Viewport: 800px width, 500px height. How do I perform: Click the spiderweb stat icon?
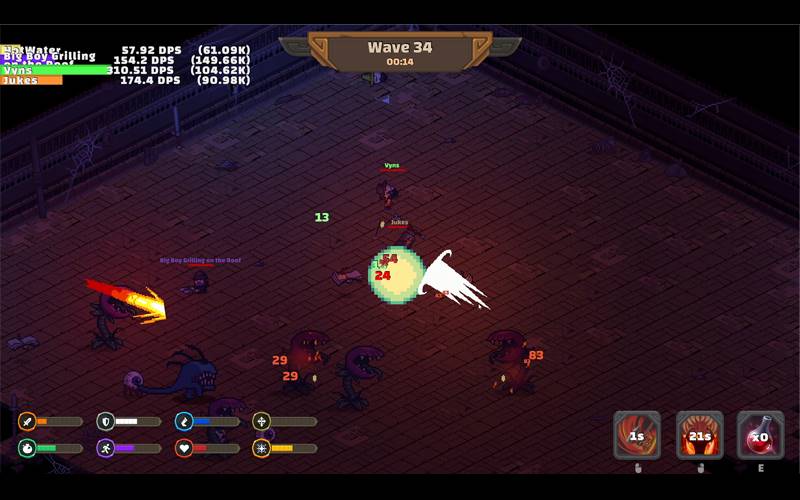click(x=262, y=448)
